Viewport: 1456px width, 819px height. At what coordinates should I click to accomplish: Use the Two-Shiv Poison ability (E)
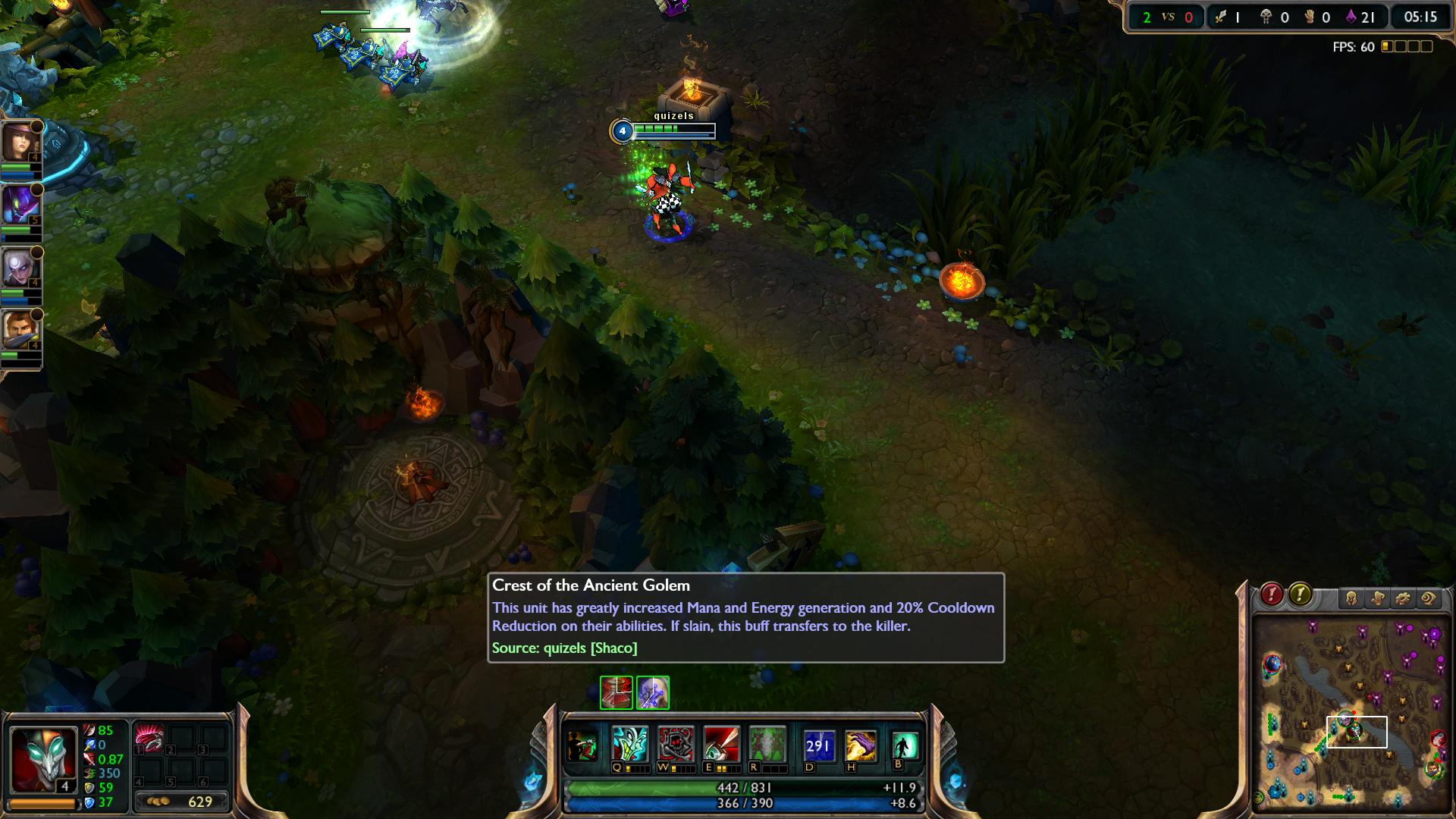click(x=720, y=745)
